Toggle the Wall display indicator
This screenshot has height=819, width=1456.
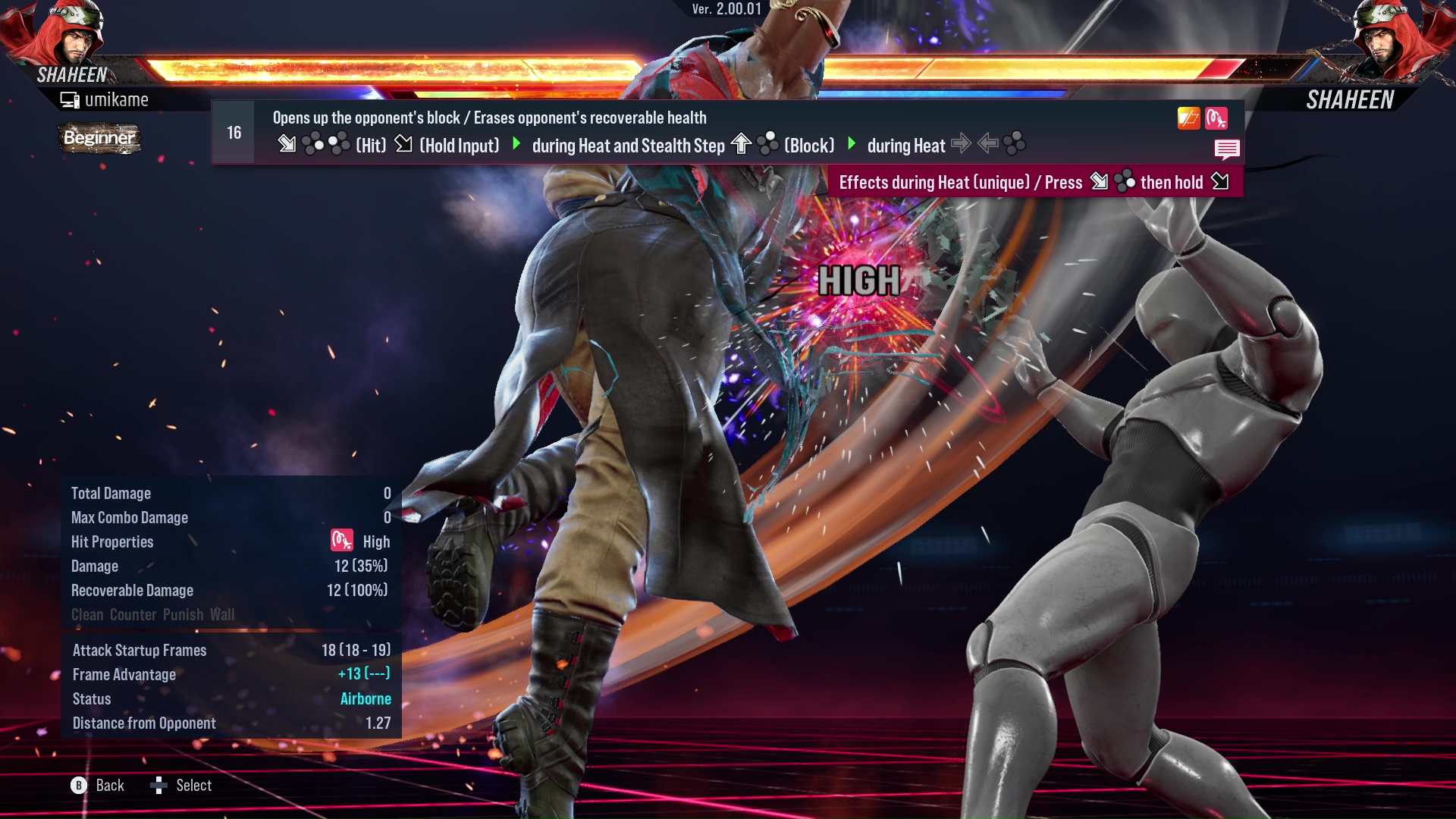pyautogui.click(x=221, y=615)
